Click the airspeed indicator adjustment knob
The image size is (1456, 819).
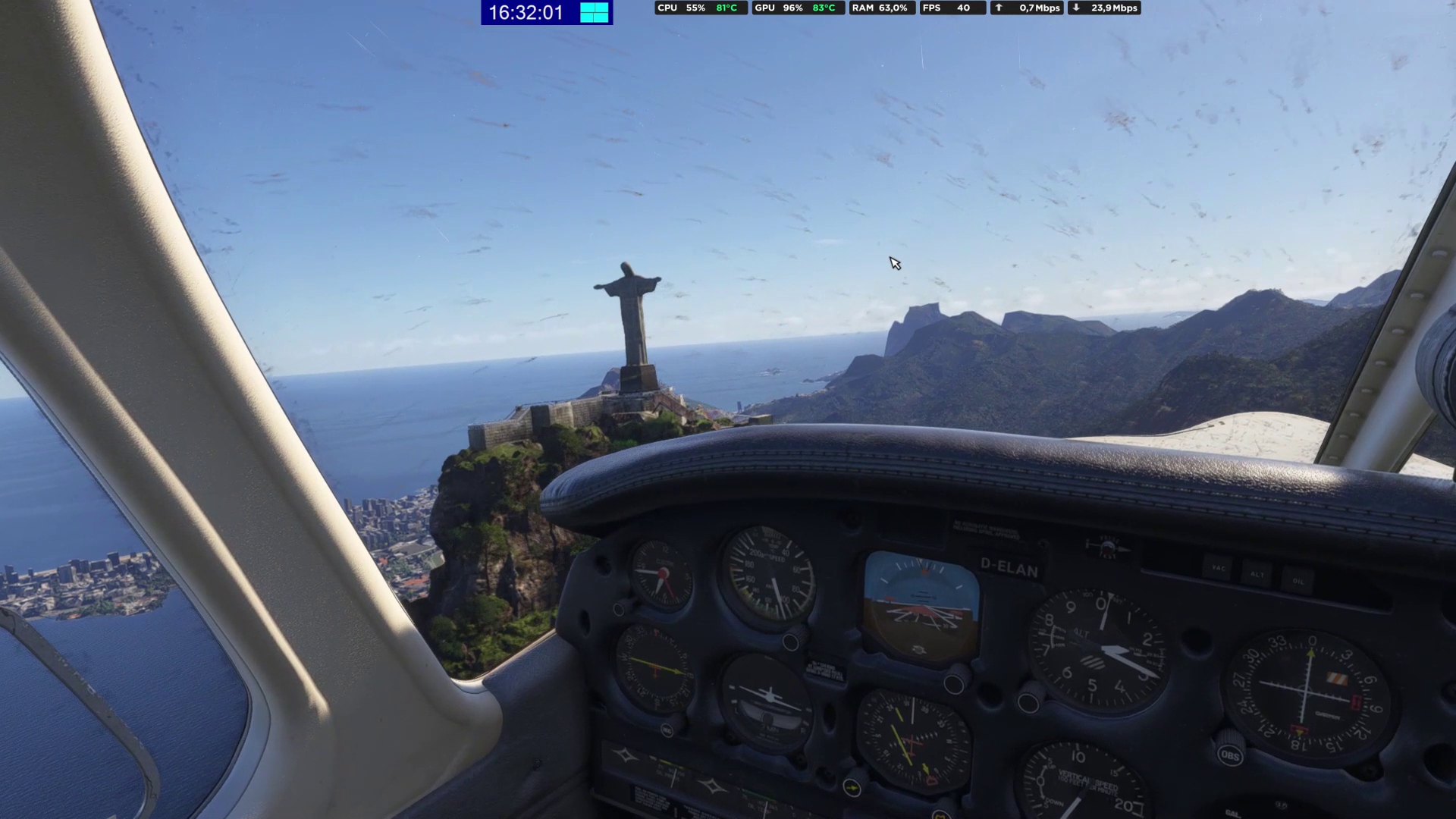(791, 642)
